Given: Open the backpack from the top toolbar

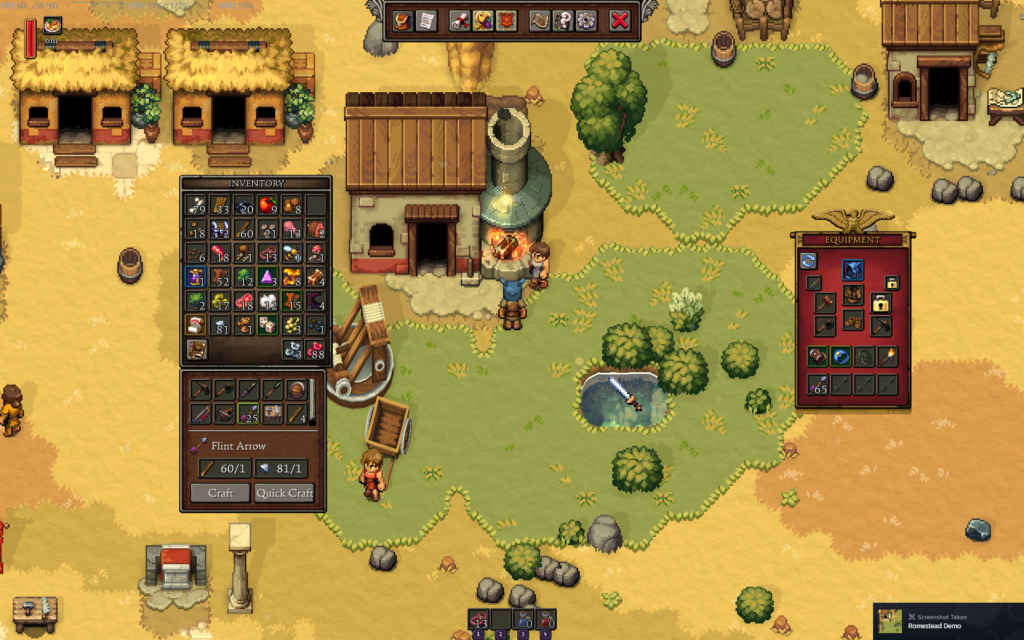Looking at the screenshot, I should [403, 20].
